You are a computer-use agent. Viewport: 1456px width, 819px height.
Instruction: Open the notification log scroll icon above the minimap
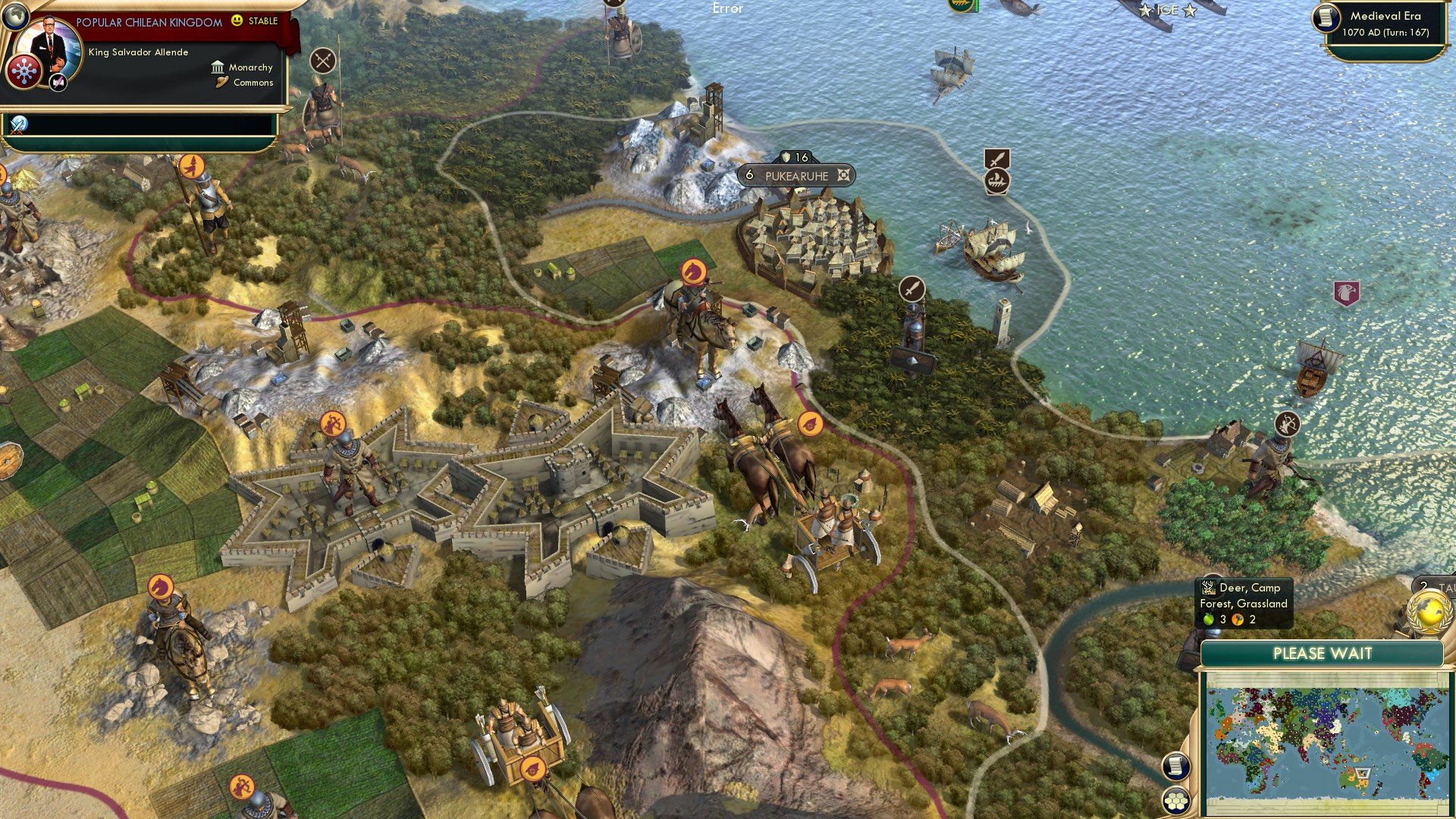click(1176, 767)
